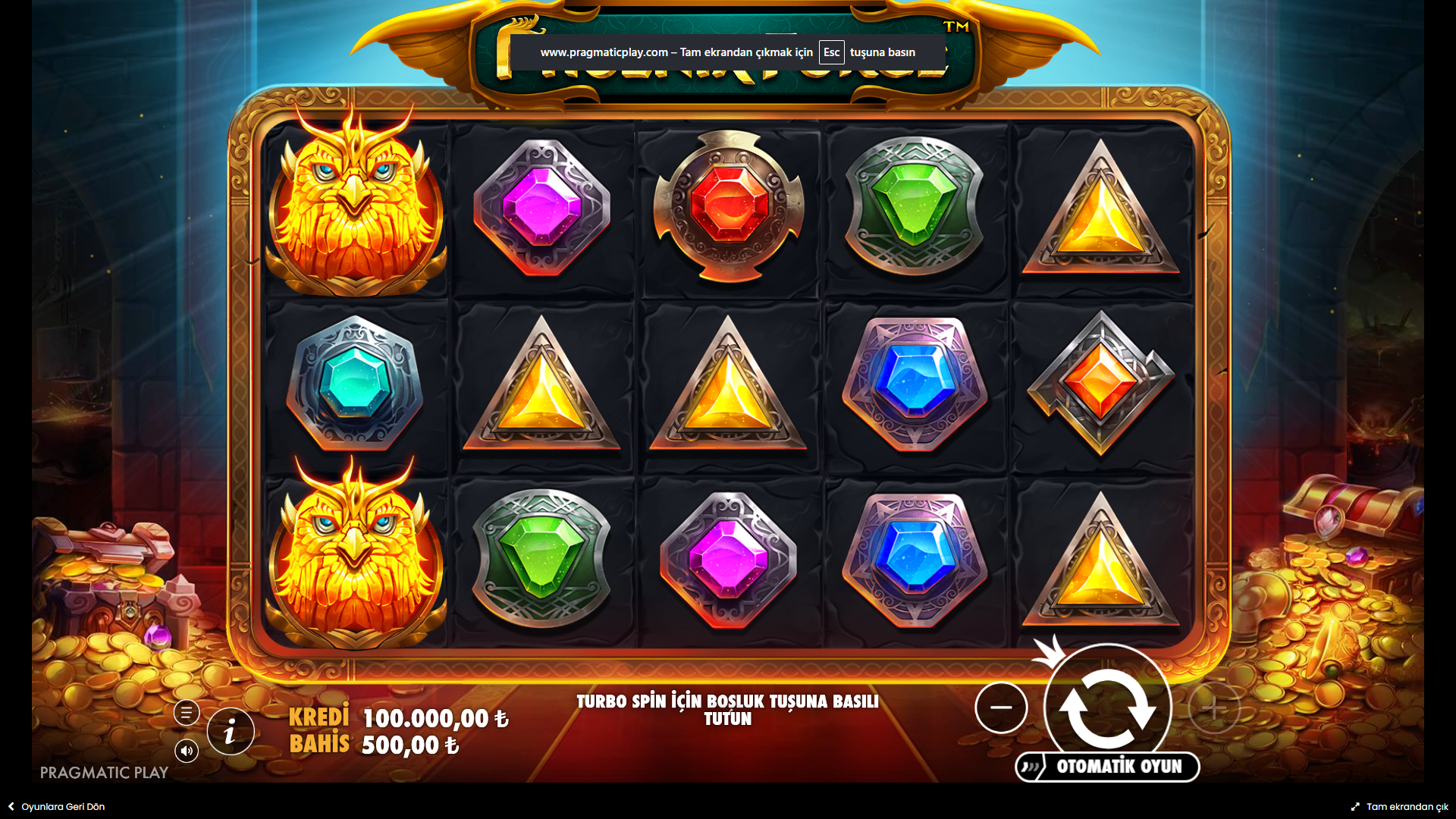The width and height of the screenshot is (1456, 819).
Task: Increase the bet with the plus button
Action: pyautogui.click(x=1213, y=708)
